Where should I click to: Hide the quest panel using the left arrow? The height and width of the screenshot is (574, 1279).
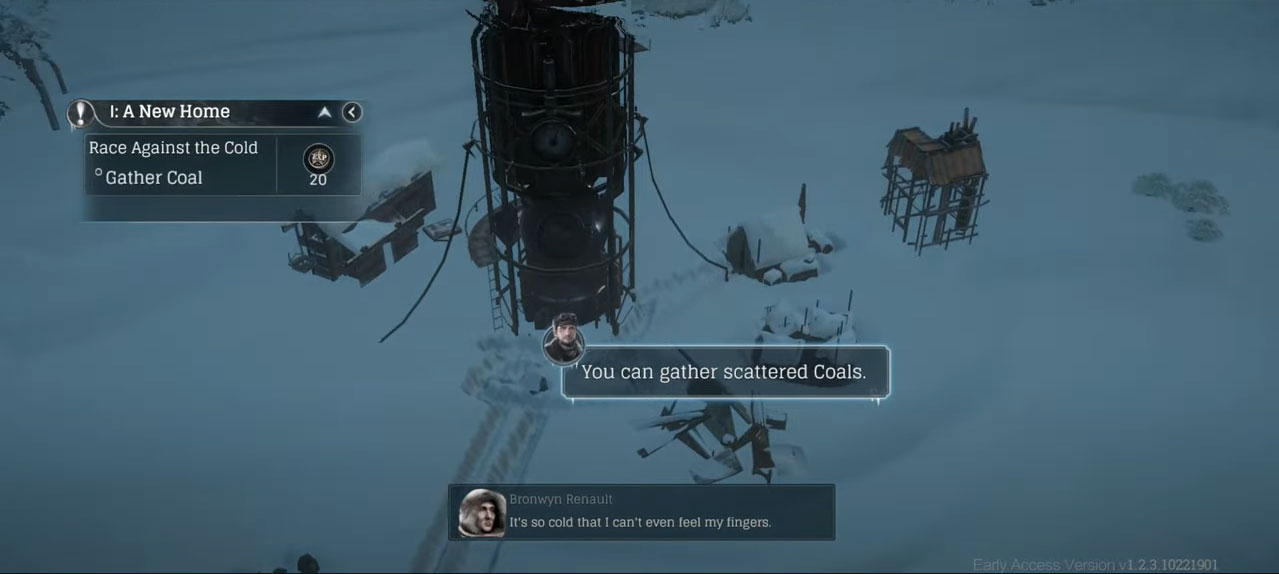pyautogui.click(x=351, y=112)
